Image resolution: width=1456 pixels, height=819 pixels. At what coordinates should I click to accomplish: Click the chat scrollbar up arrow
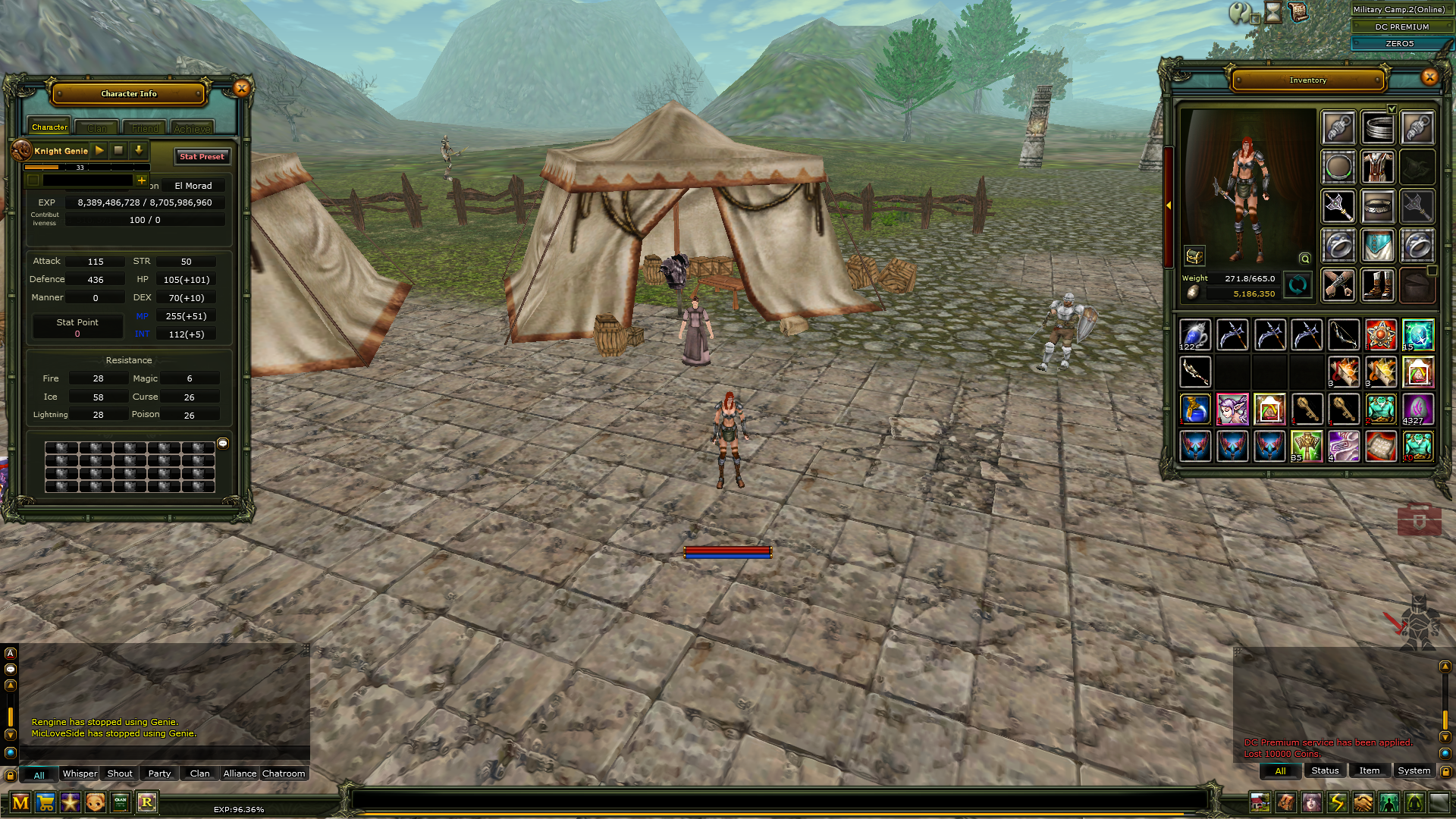click(10, 685)
